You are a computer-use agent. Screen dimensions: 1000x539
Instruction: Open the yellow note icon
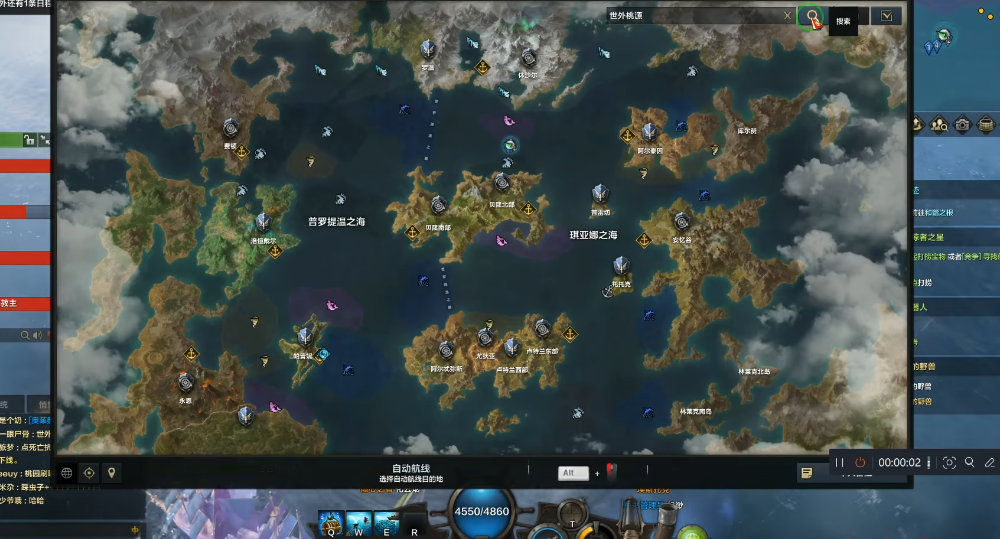click(x=806, y=472)
